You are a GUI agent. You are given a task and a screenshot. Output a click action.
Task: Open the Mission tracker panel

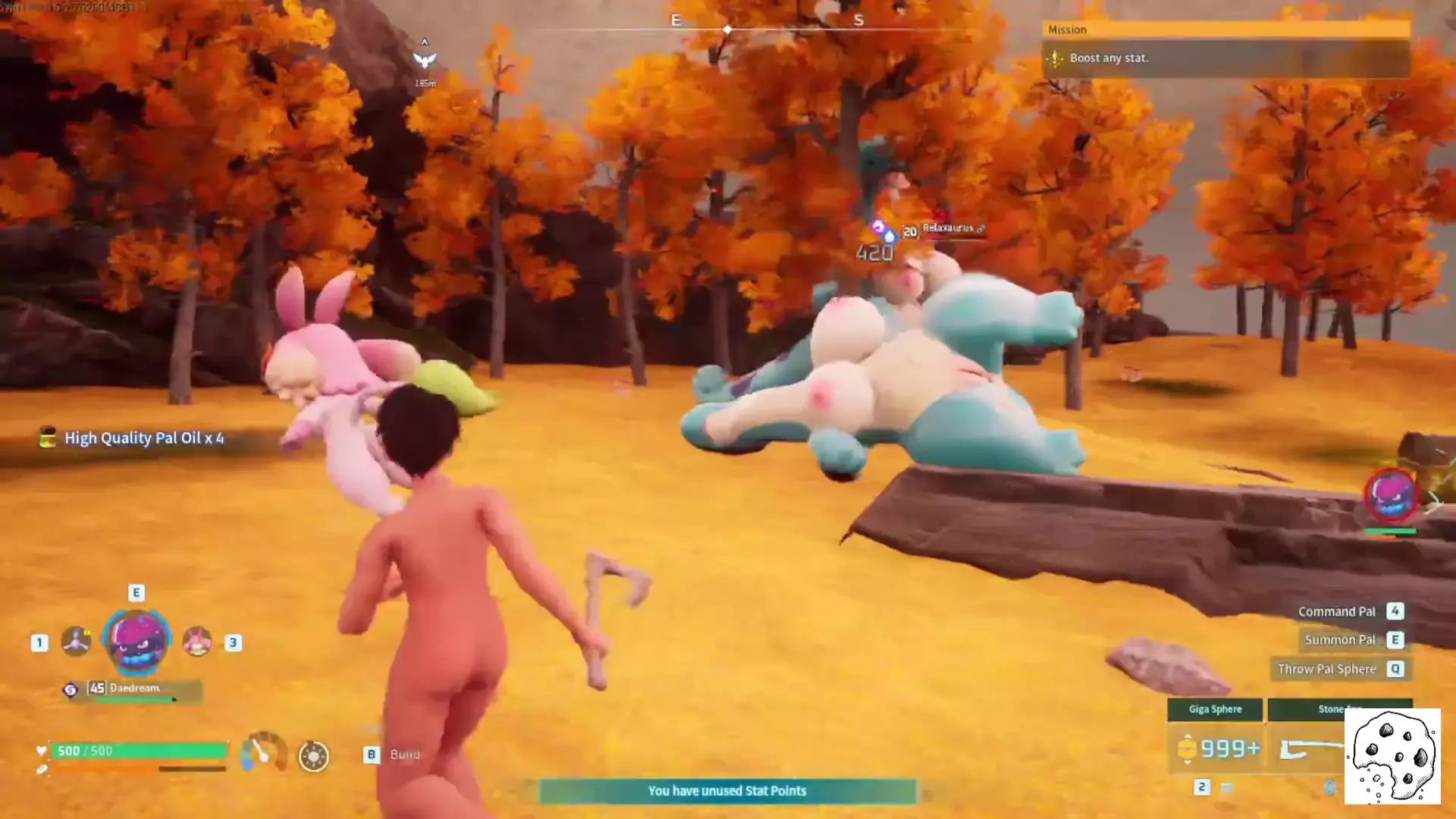[x=1225, y=50]
